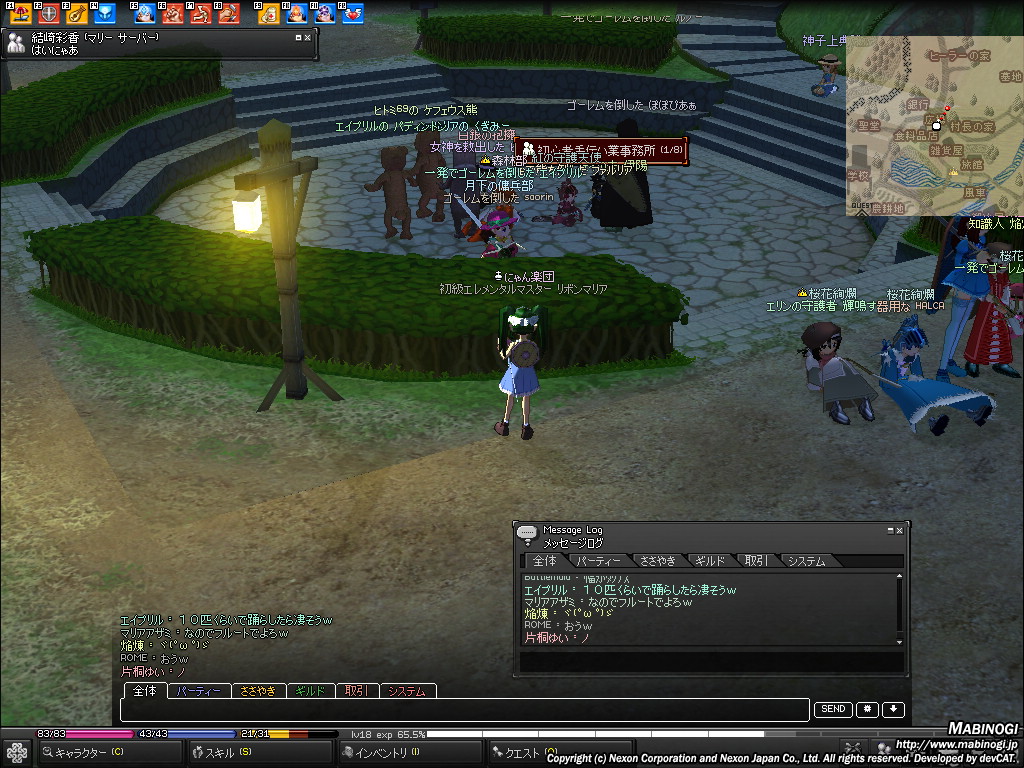Viewport: 1024px width, 768px height.
Task: Activate the F3 lute instrument skill
Action: [76, 14]
